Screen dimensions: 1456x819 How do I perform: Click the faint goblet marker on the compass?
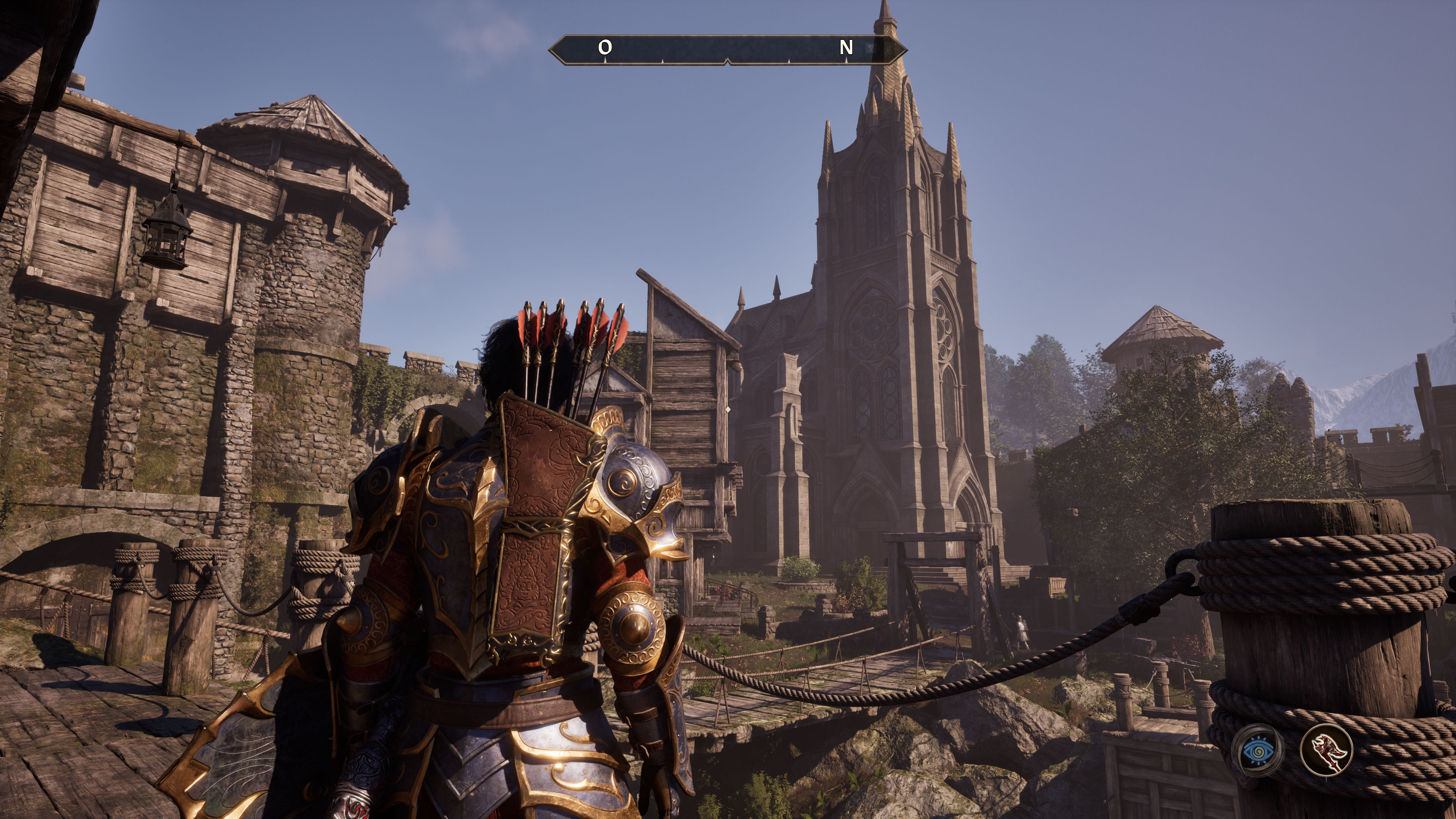pyautogui.click(x=871, y=48)
